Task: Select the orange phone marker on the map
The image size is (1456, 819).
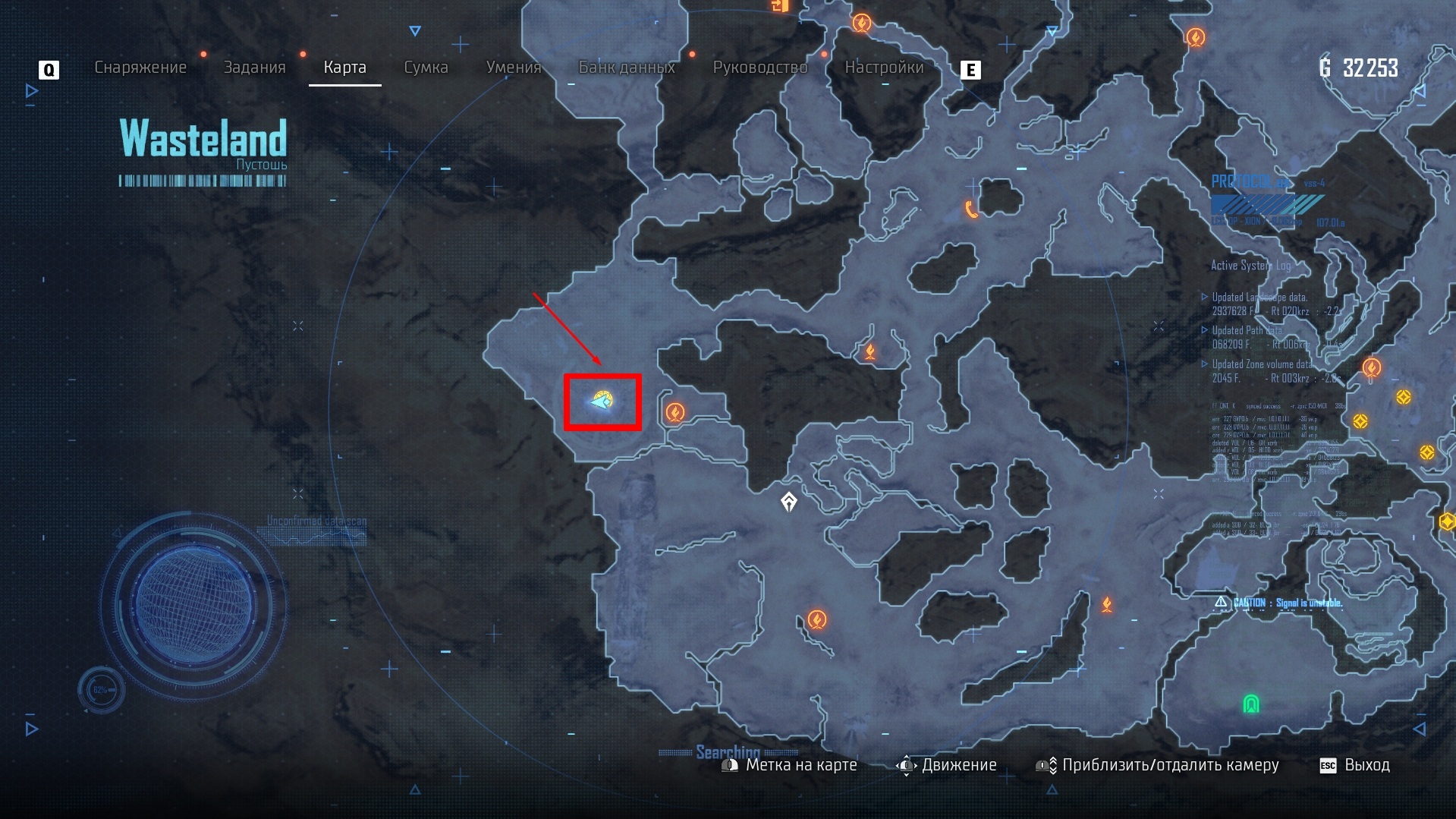Action: pyautogui.click(x=971, y=209)
